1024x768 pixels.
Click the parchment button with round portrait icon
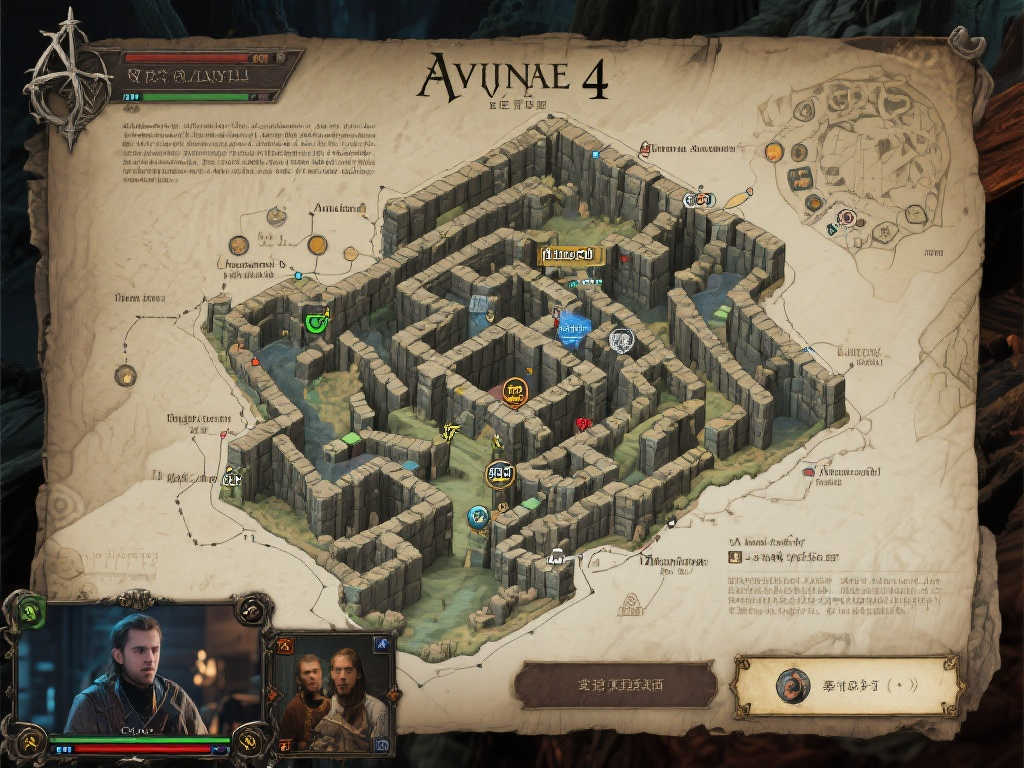pos(848,685)
